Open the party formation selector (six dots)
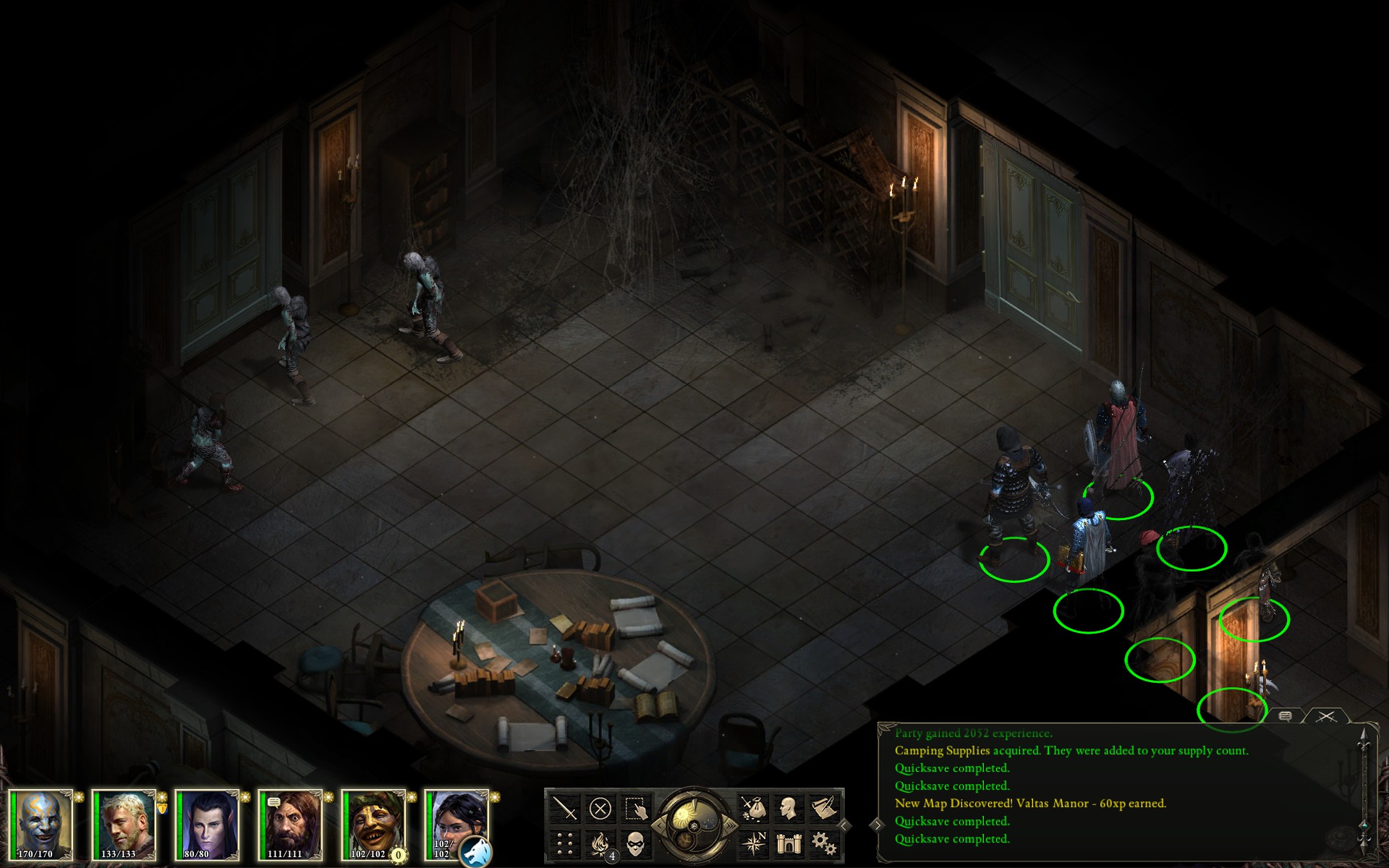This screenshot has height=868, width=1389. pos(564,843)
